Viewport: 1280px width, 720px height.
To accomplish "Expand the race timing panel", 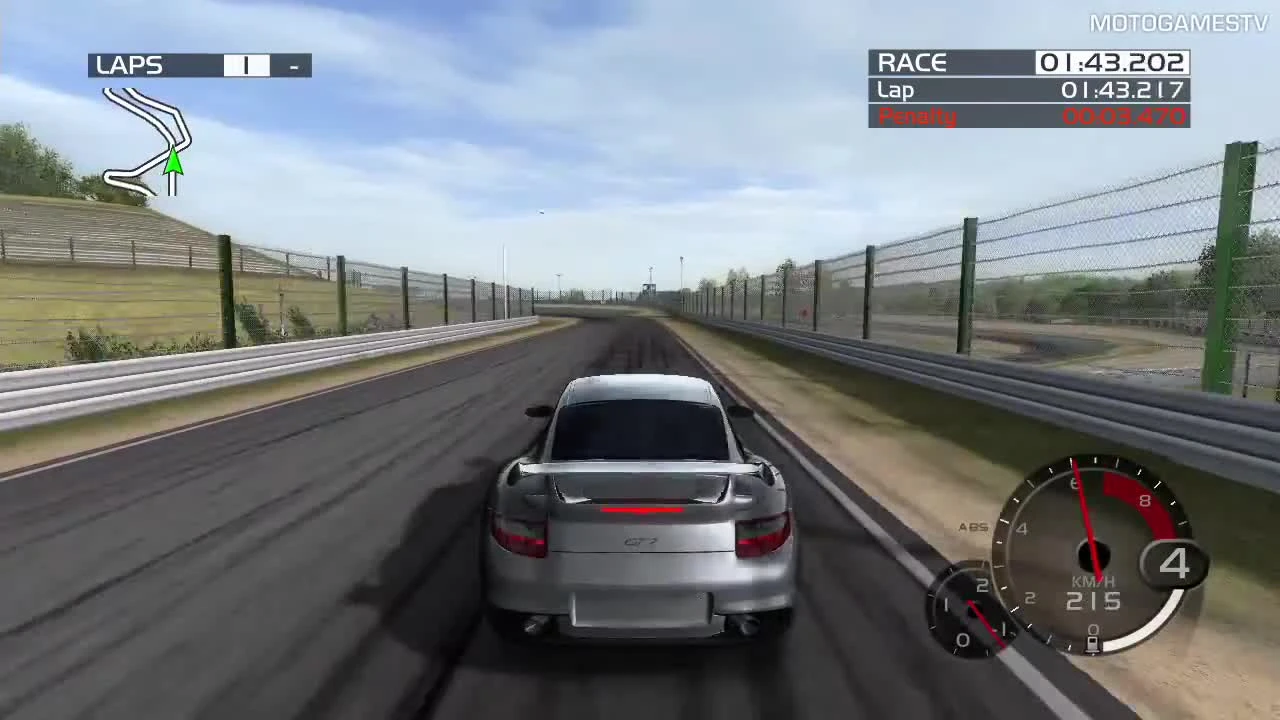I will click(1028, 89).
